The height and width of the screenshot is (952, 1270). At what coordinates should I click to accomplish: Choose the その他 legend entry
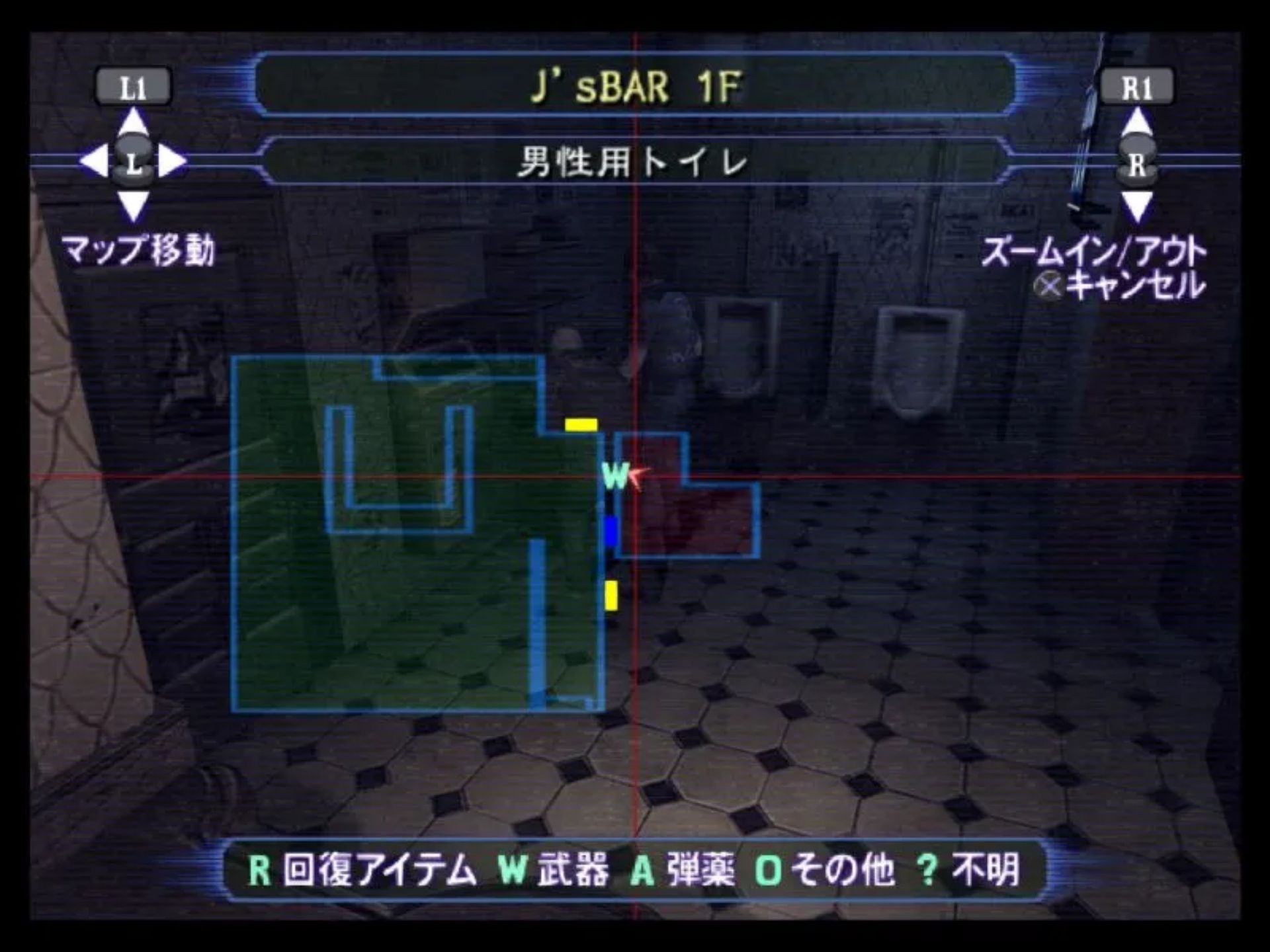tap(825, 869)
